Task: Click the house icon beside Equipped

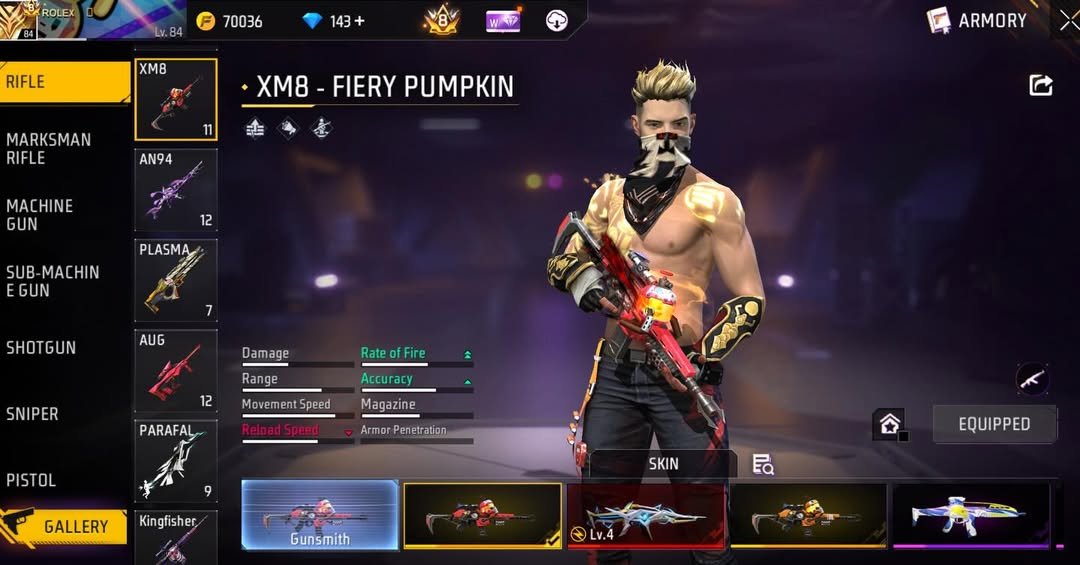Action: (x=889, y=424)
